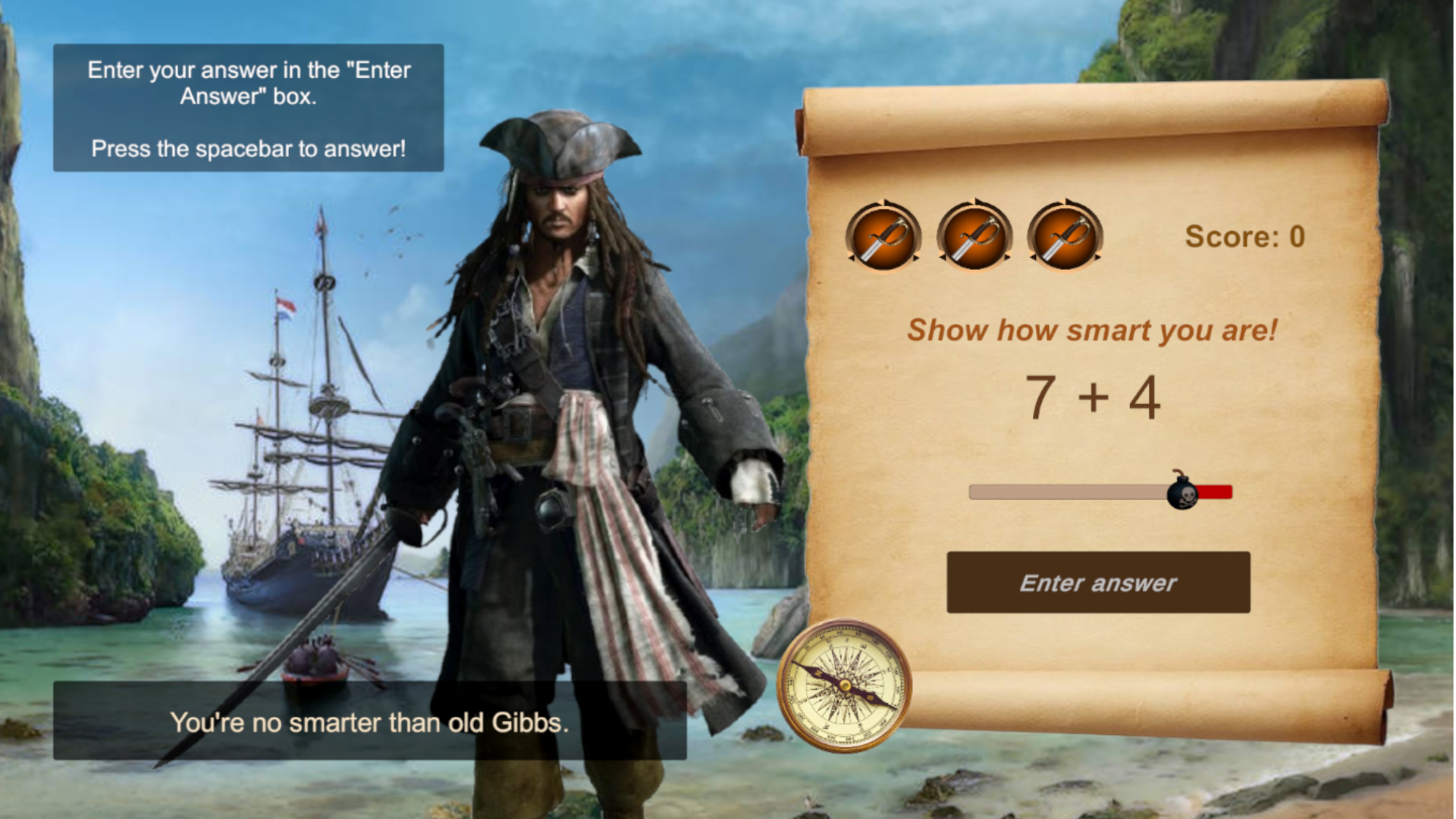
Task: Click the Show how smart you are heading
Action: coord(1094,329)
